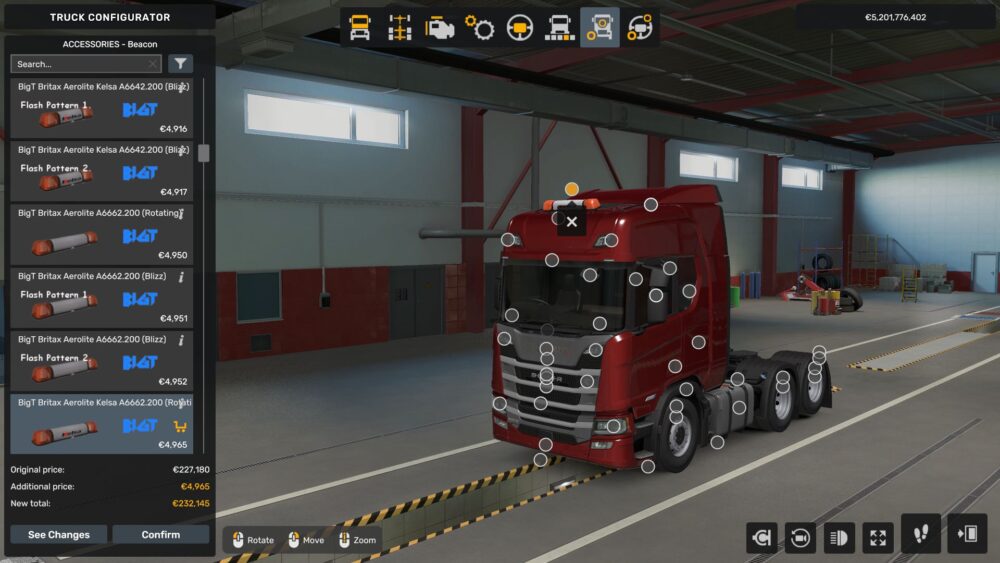Select the highlighted €4,965 Kelsa A6662.200 beacon
Image resolution: width=1000 pixels, height=563 pixels.
(x=100, y=424)
